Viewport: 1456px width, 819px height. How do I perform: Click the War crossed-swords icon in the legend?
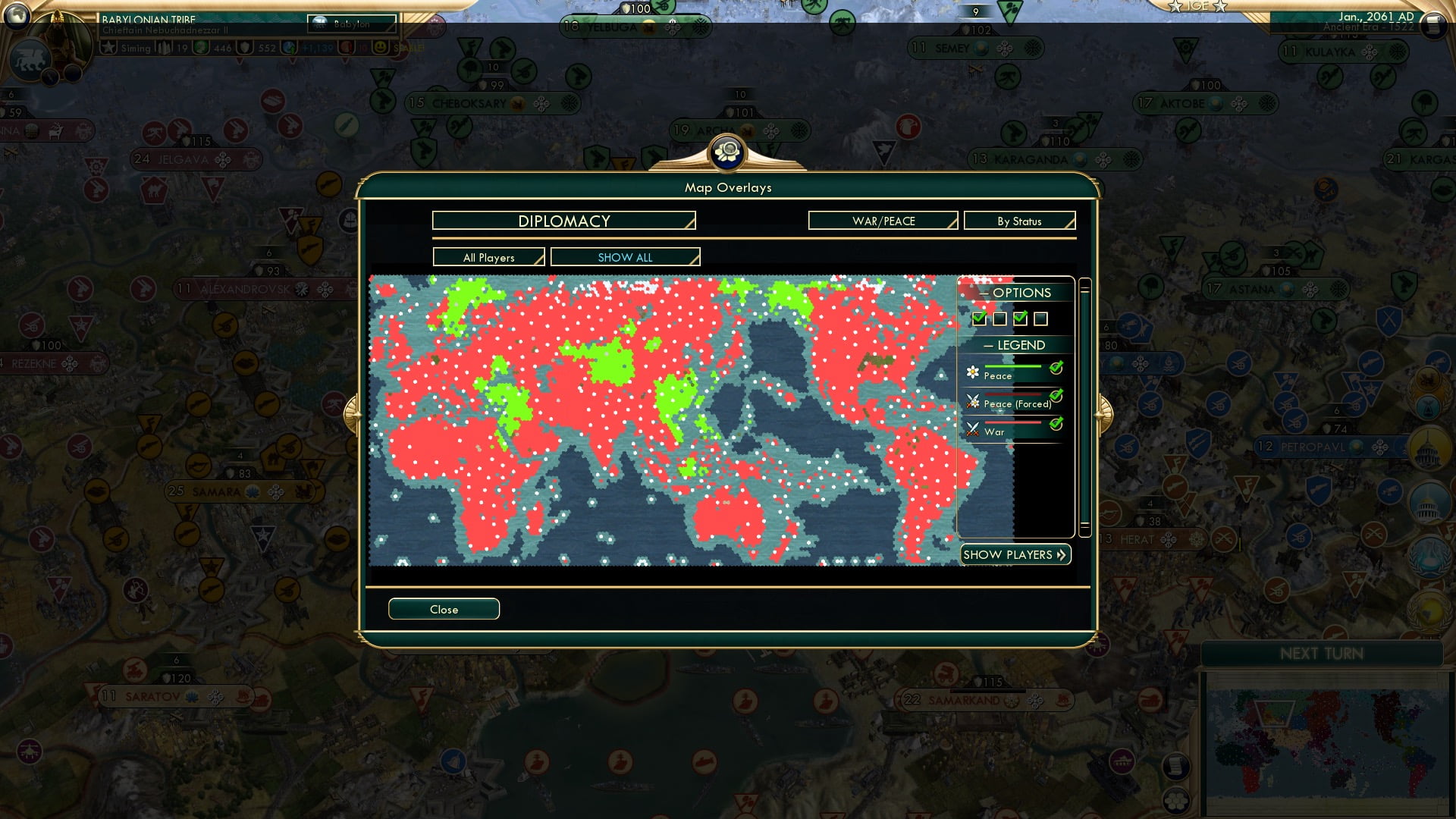[972, 428]
